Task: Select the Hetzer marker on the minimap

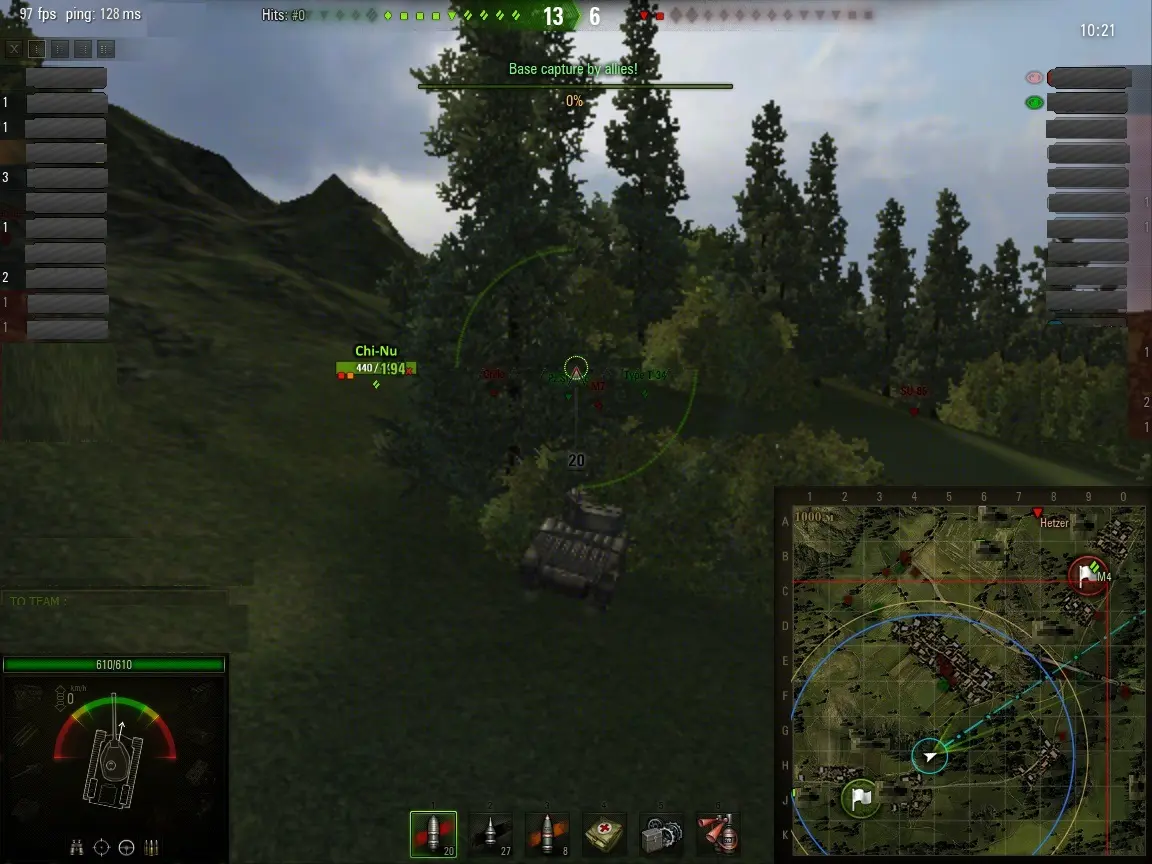Action: (x=1038, y=514)
